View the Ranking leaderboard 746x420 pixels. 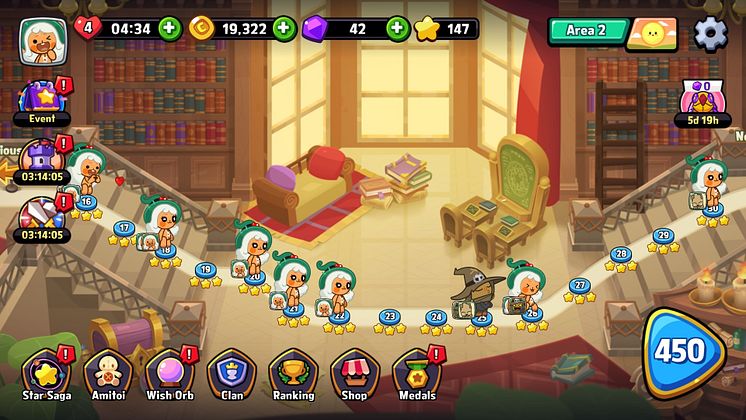pyautogui.click(x=293, y=374)
